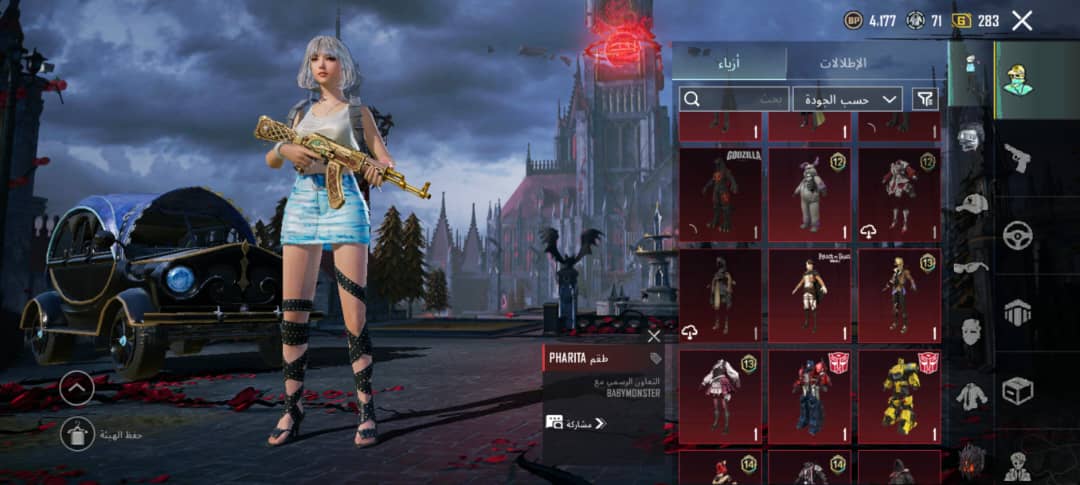Select the أزياء (Outfits) tab

tap(729, 62)
